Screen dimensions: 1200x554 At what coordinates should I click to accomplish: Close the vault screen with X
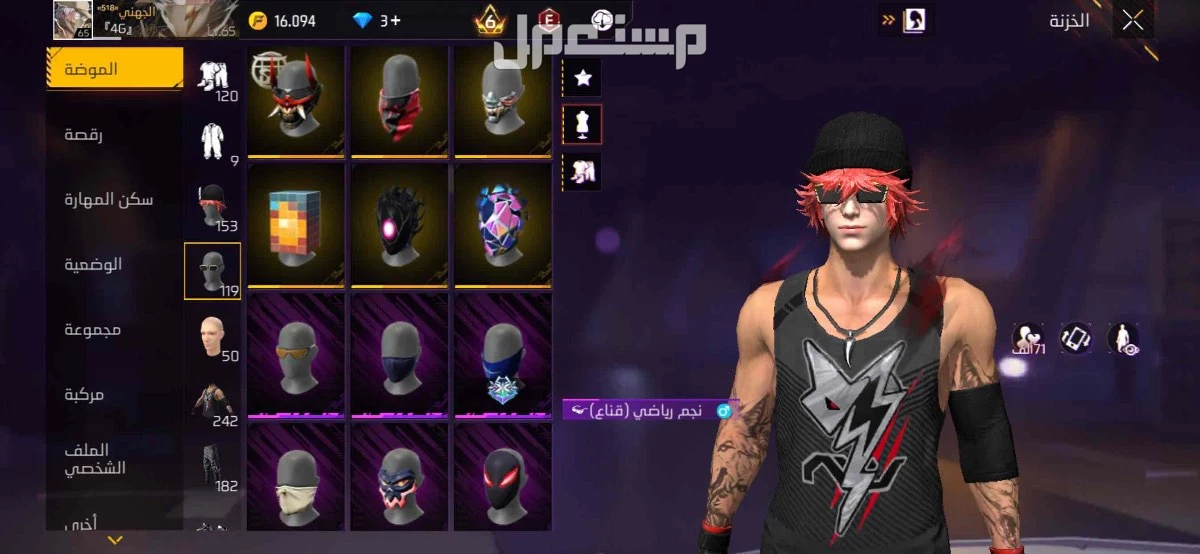click(1134, 21)
